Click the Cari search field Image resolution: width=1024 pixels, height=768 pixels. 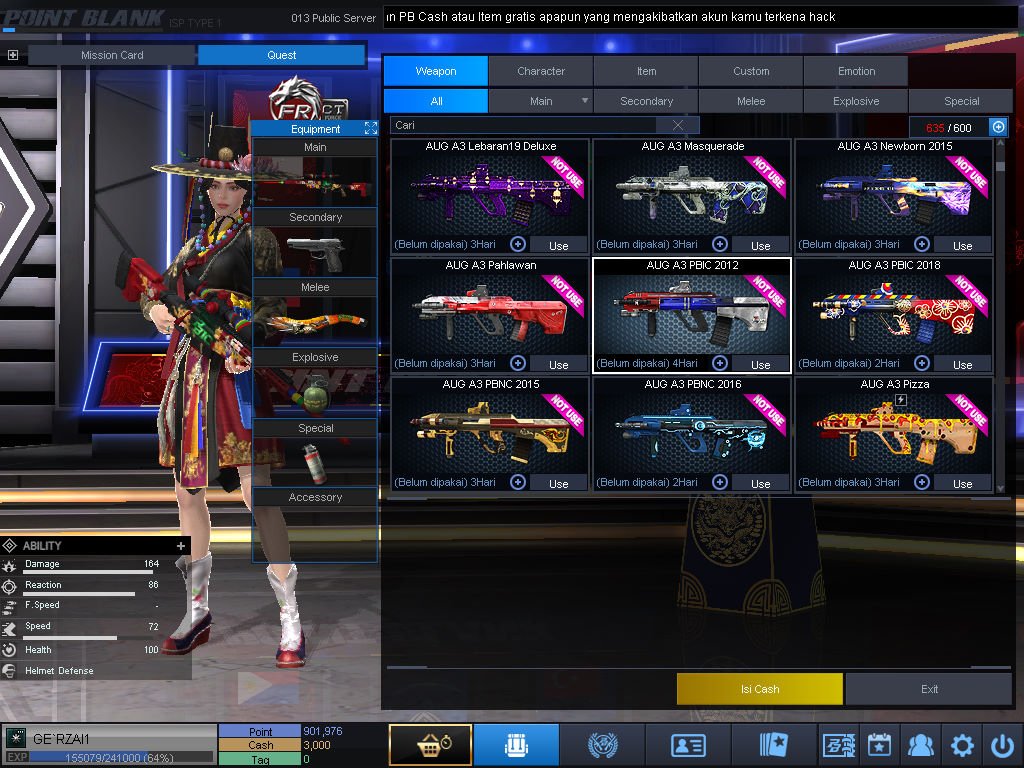[525, 126]
